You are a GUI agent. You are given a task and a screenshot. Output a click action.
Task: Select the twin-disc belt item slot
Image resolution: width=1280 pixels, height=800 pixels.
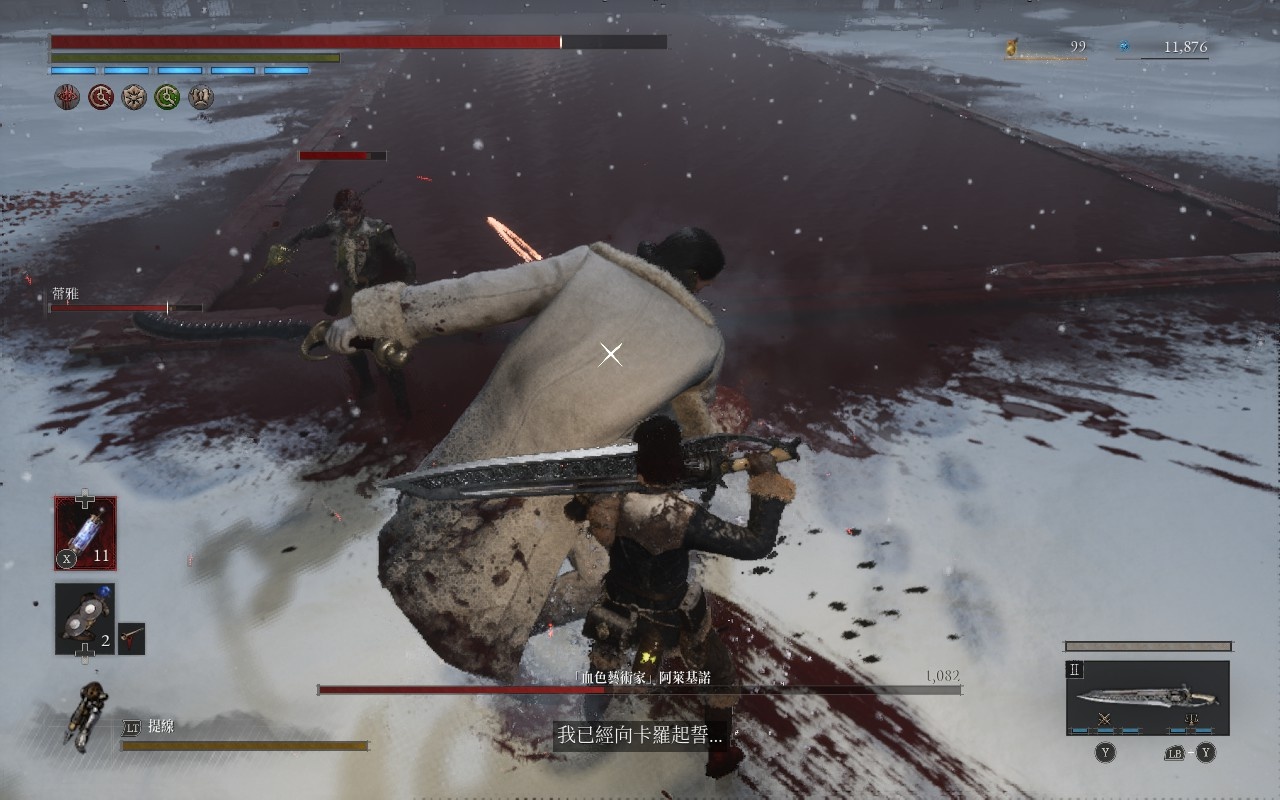(x=85, y=618)
